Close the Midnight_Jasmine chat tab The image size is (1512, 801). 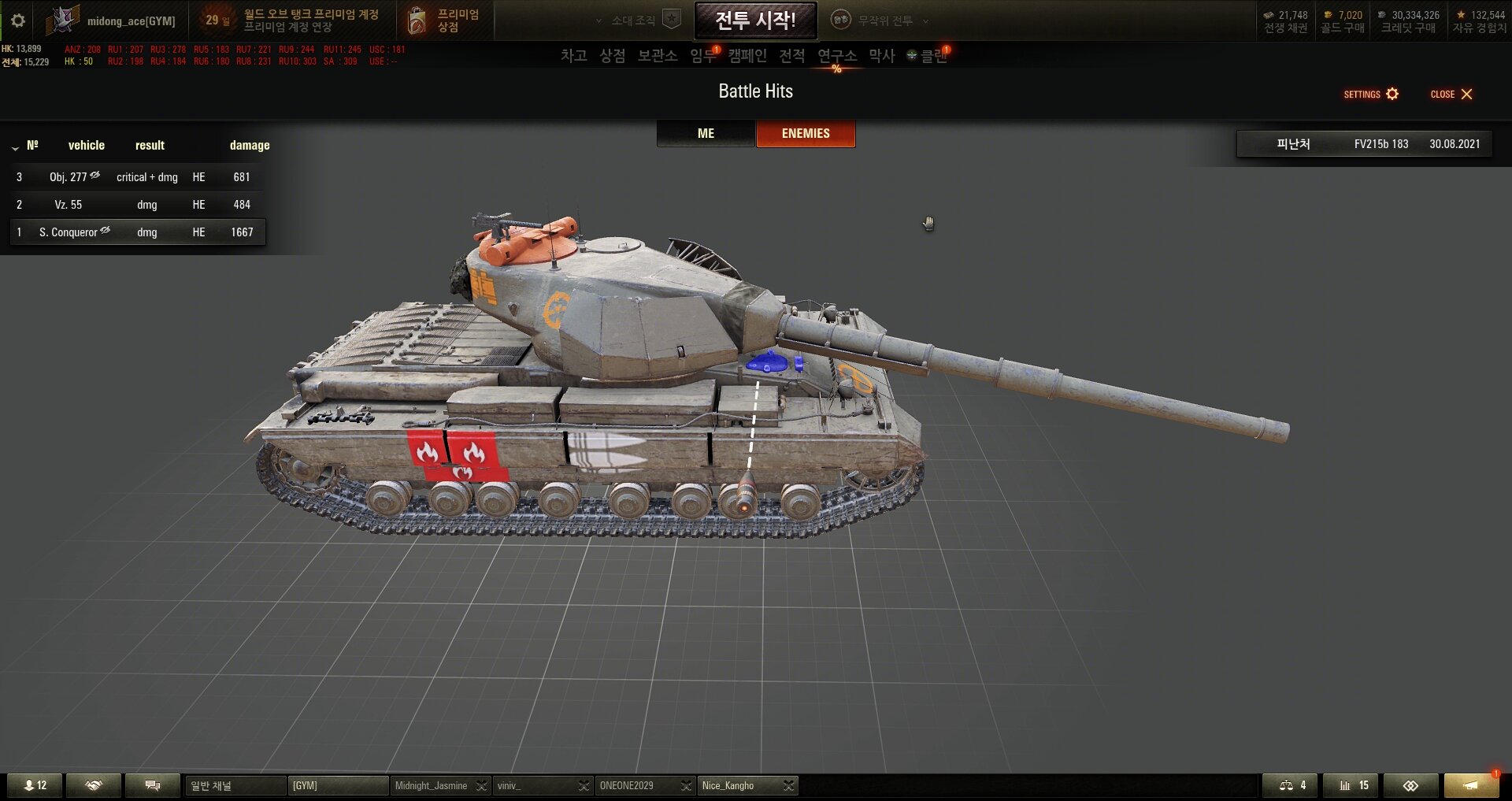(481, 786)
